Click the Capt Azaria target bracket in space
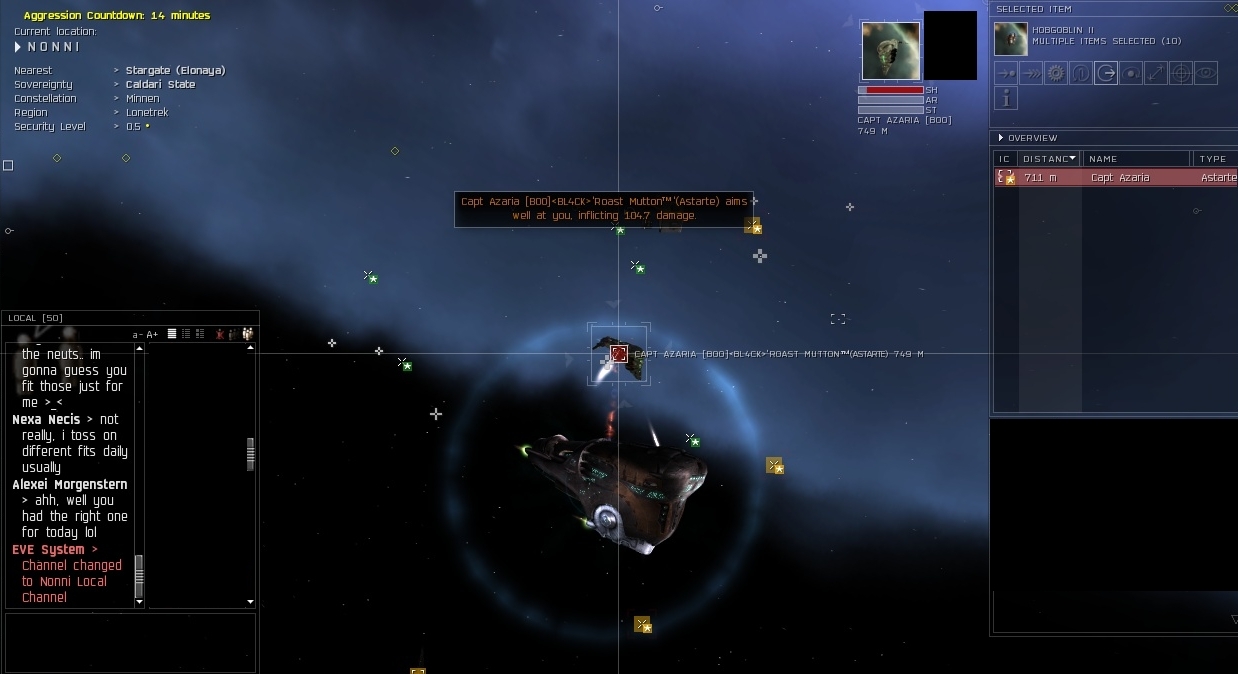 [619, 353]
